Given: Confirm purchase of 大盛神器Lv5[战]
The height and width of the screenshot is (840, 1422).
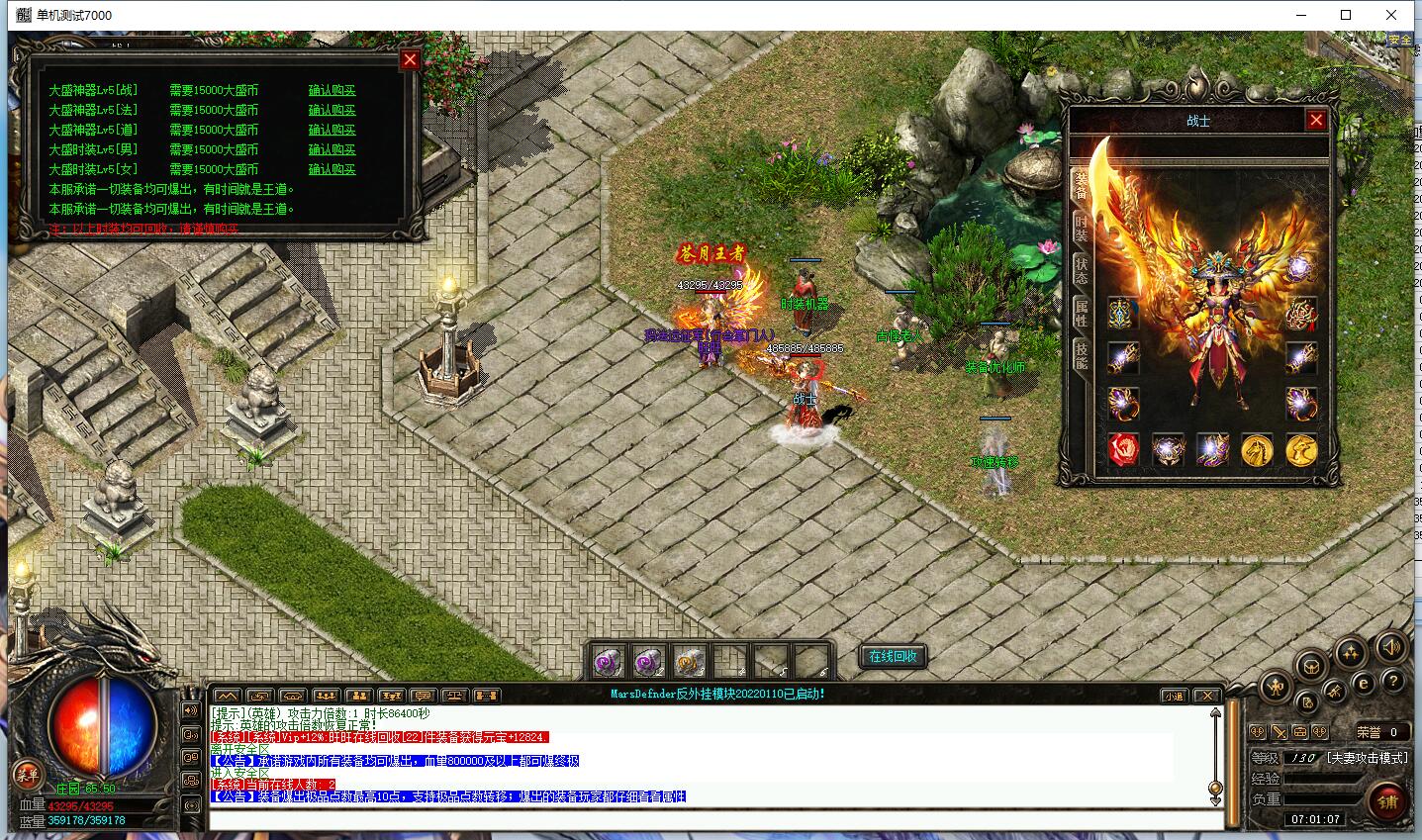Looking at the screenshot, I should 332,90.
